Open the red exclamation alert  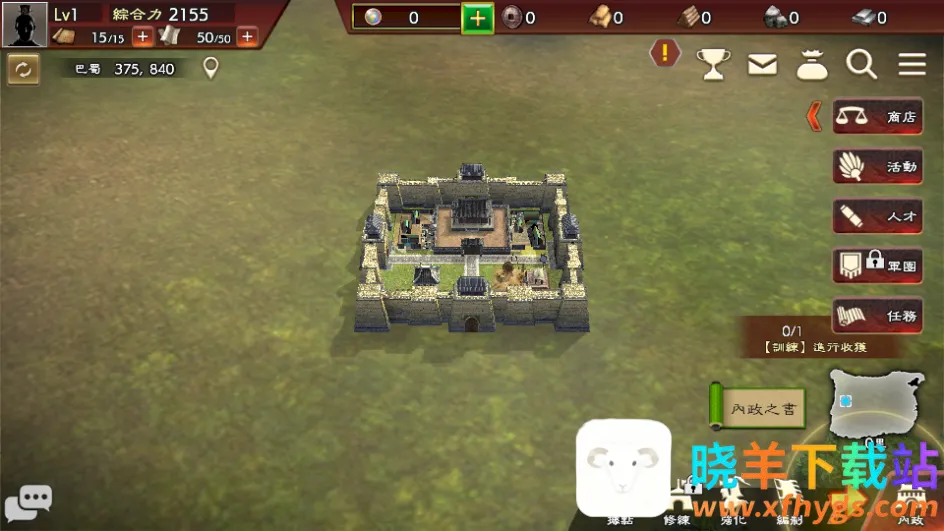665,53
